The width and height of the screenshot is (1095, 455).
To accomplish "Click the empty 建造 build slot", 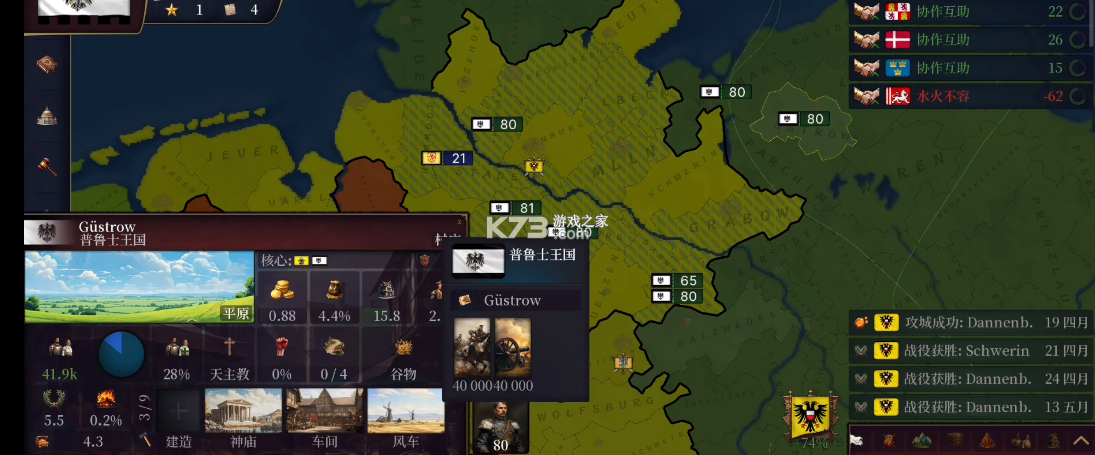I will tap(179, 412).
